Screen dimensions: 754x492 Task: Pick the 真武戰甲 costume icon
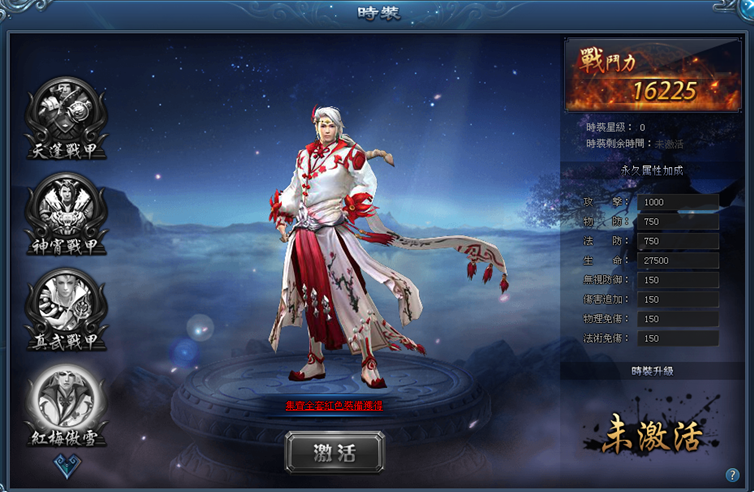65,303
